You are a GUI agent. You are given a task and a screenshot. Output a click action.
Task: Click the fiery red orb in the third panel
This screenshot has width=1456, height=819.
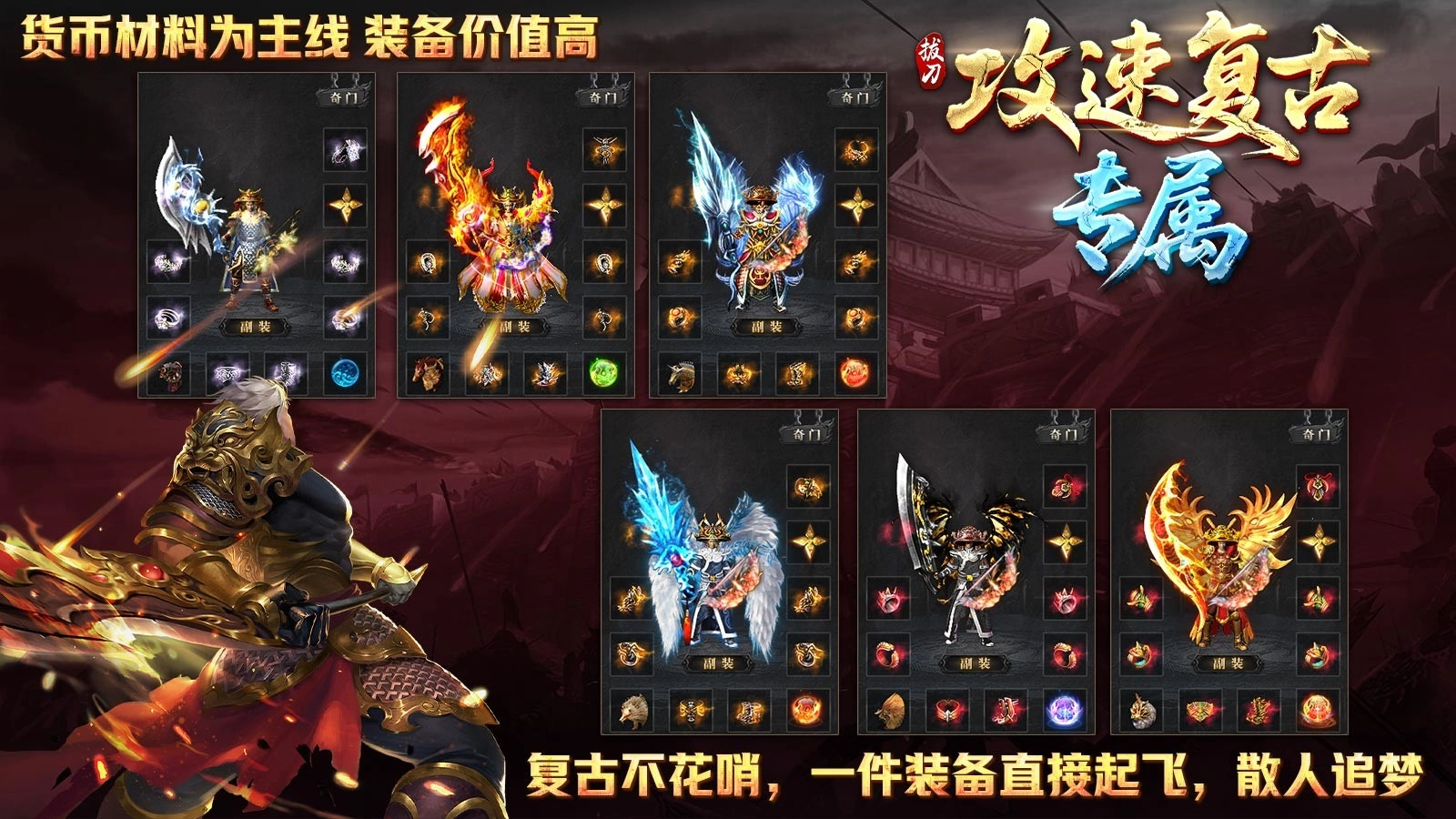(857, 373)
